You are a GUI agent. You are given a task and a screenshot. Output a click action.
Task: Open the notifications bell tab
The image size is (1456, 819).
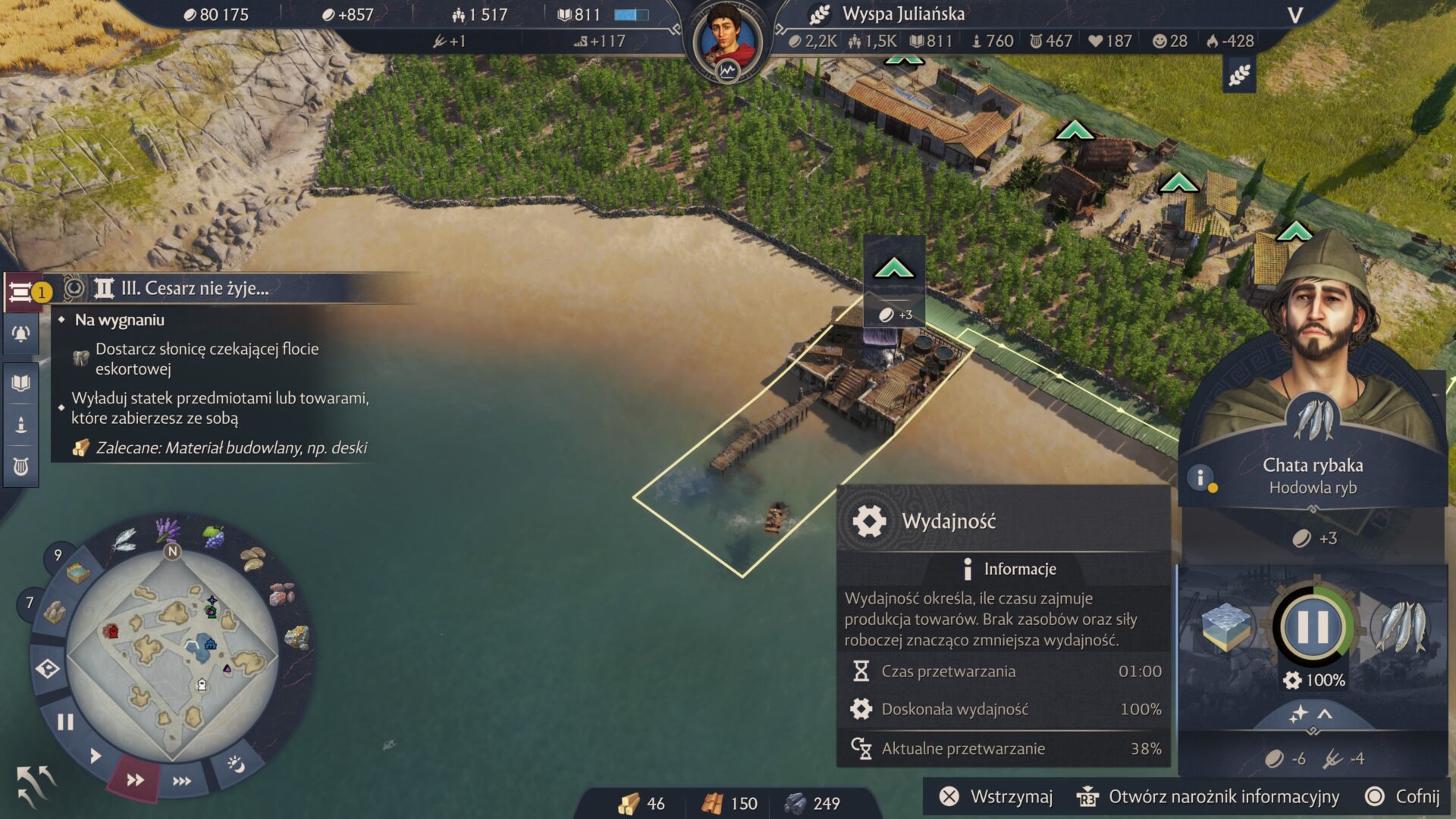pyautogui.click(x=20, y=334)
